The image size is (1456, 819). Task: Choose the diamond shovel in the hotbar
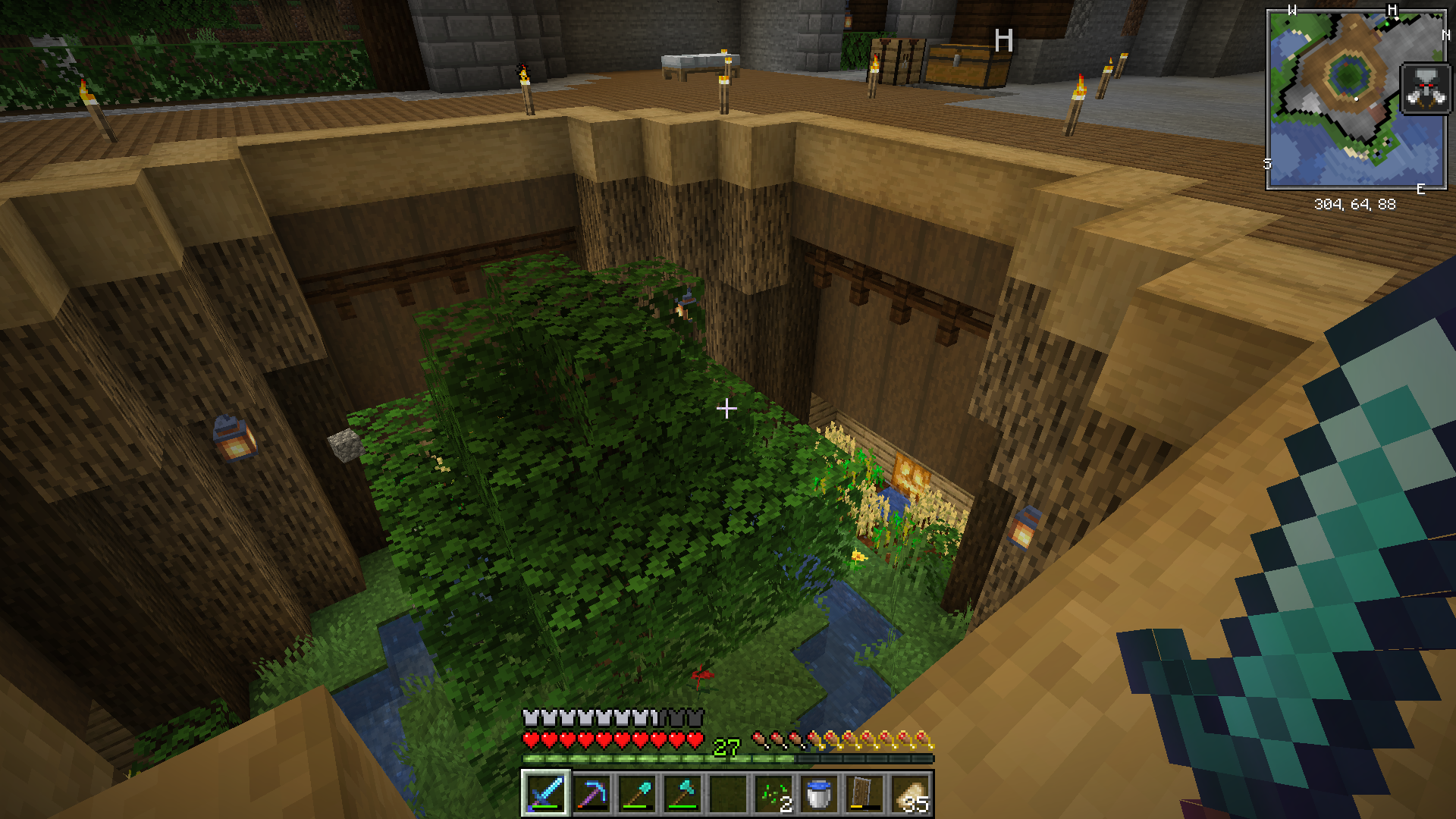636,794
